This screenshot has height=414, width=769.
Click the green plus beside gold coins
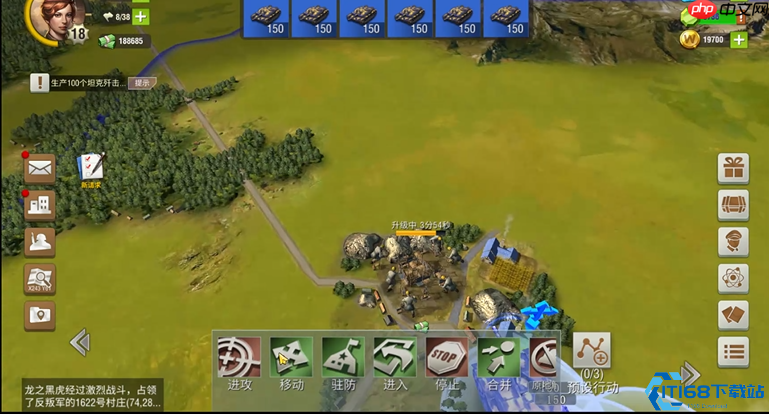click(738, 40)
